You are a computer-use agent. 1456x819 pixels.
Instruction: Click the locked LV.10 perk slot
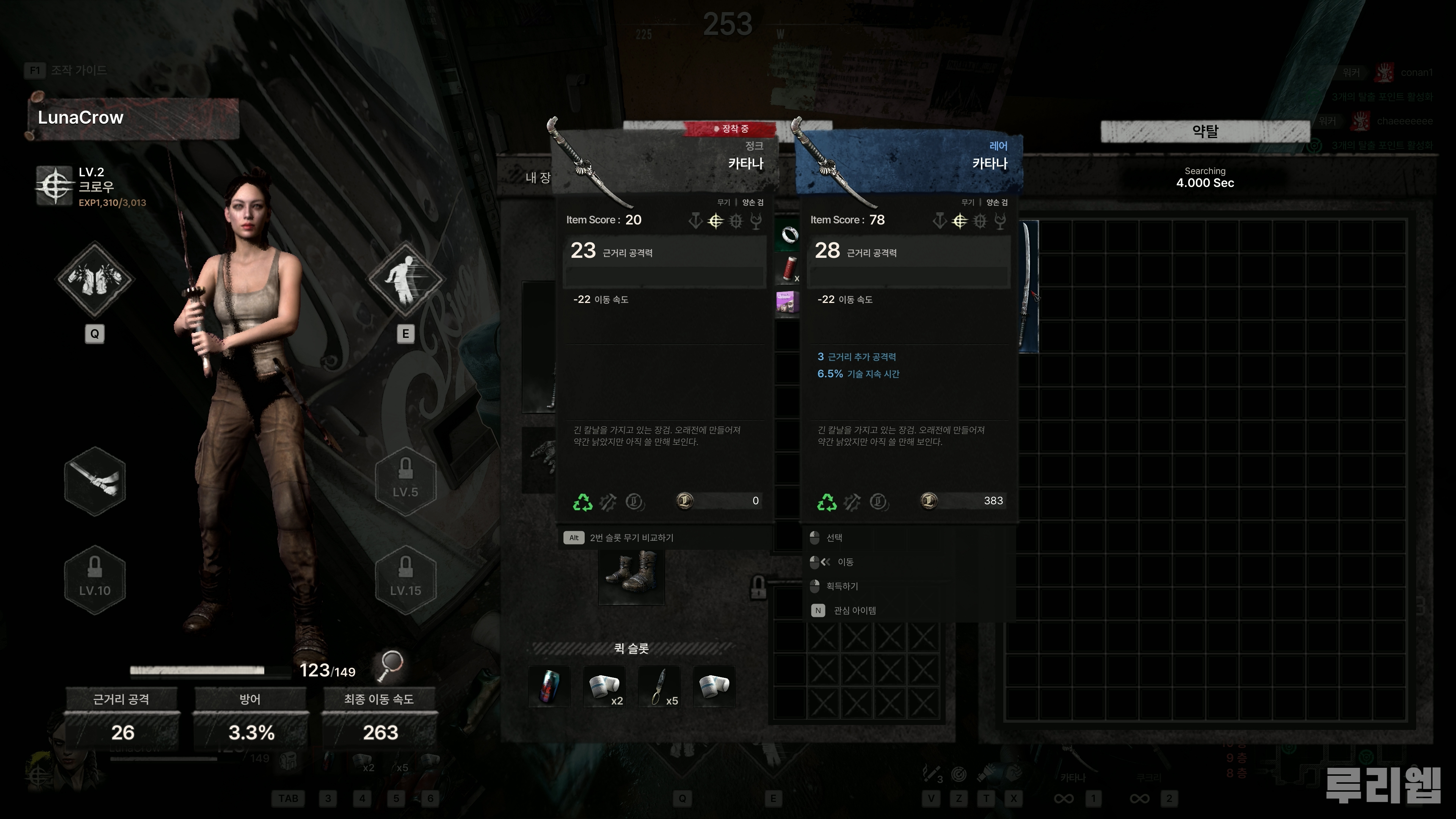[x=94, y=579]
